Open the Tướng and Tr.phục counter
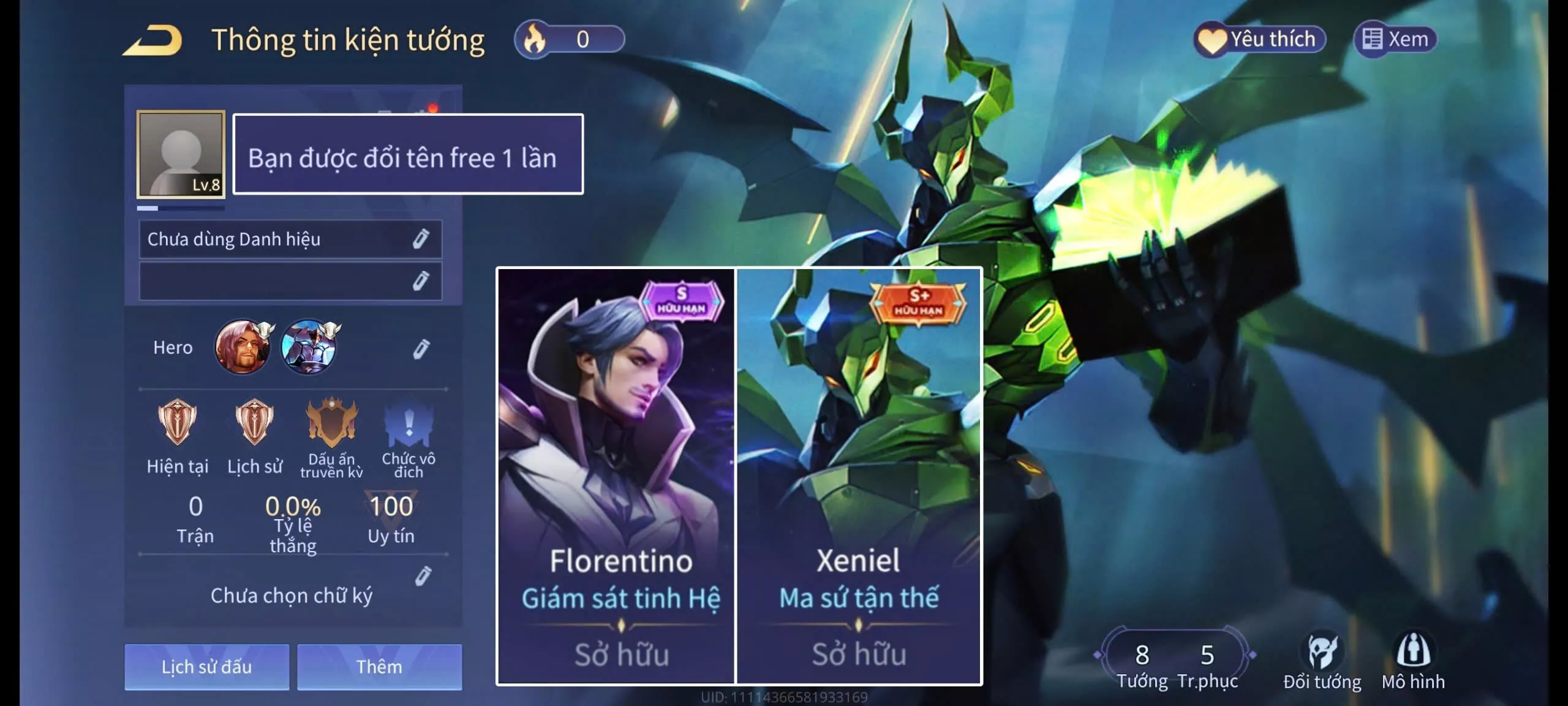 (1175, 662)
